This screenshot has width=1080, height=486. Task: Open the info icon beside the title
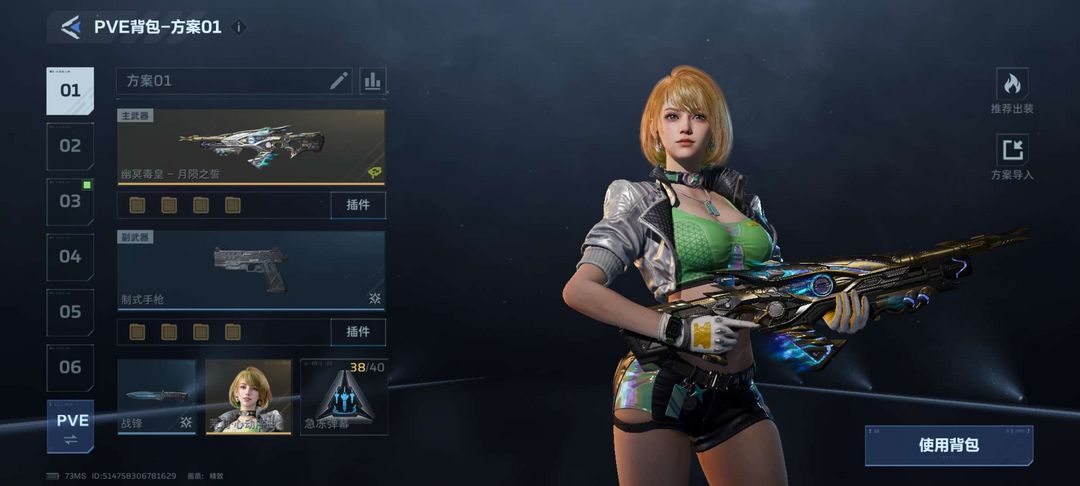click(238, 27)
